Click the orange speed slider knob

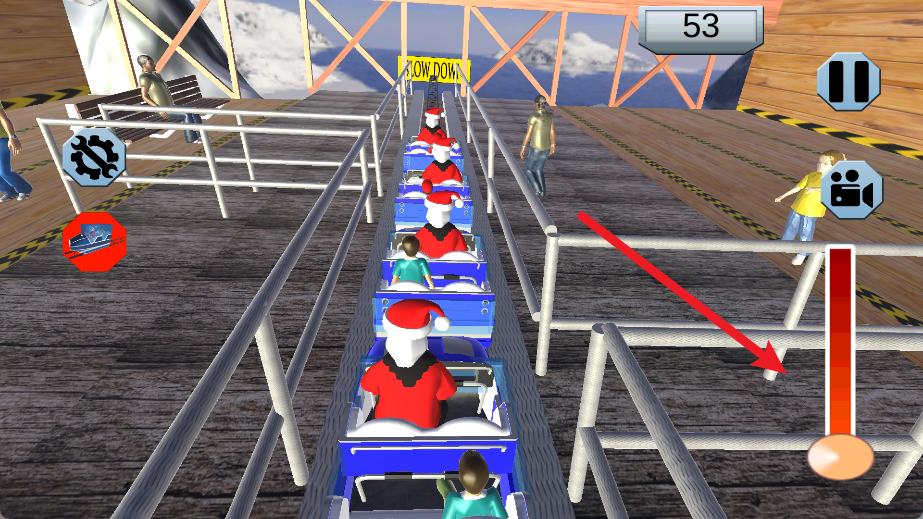point(840,457)
